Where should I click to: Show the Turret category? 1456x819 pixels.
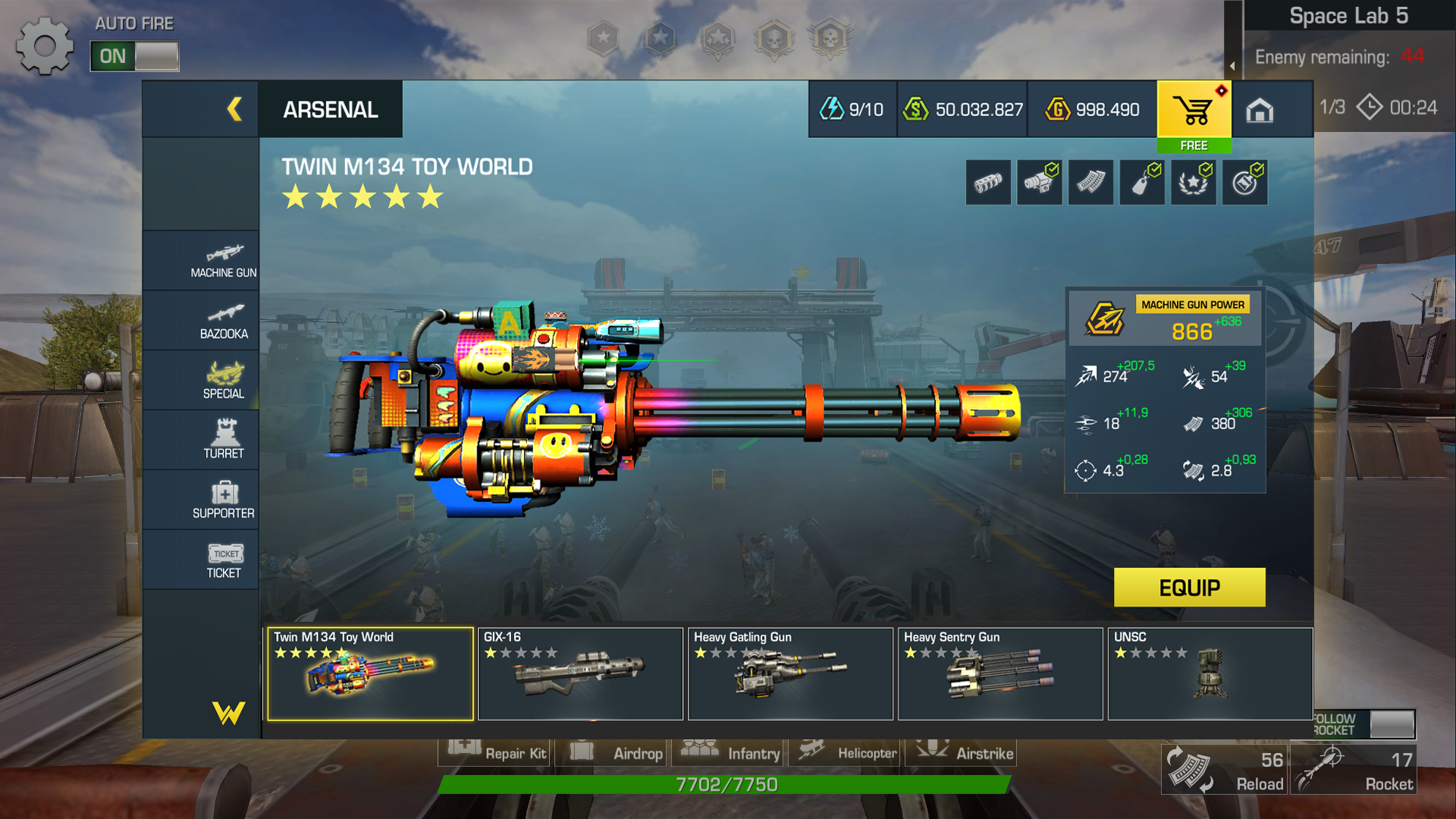(223, 440)
